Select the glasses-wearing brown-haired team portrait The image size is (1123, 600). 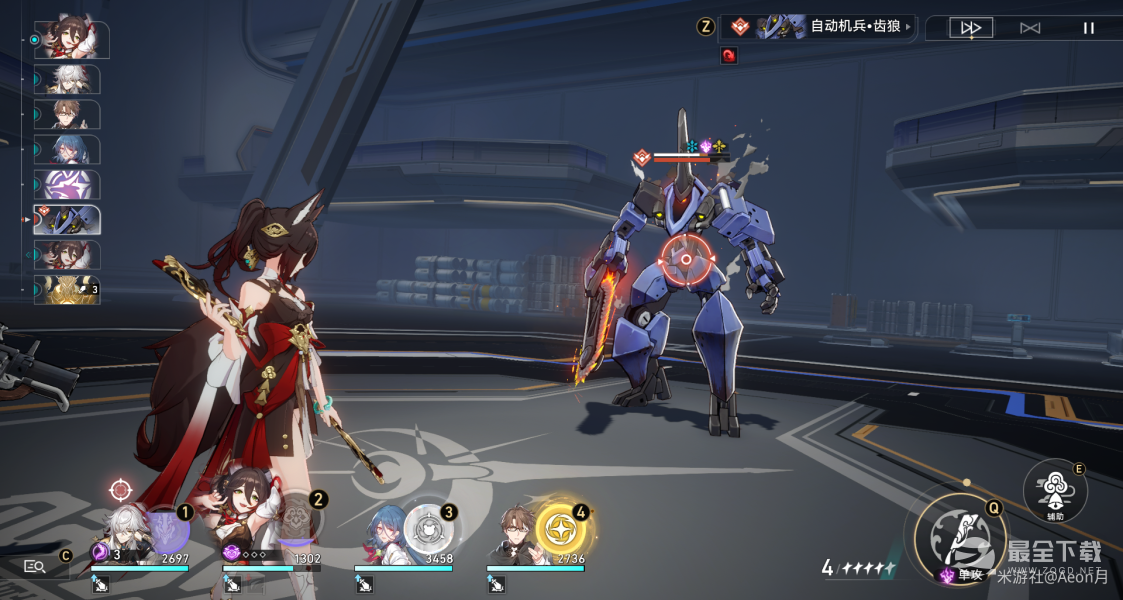[x=517, y=530]
